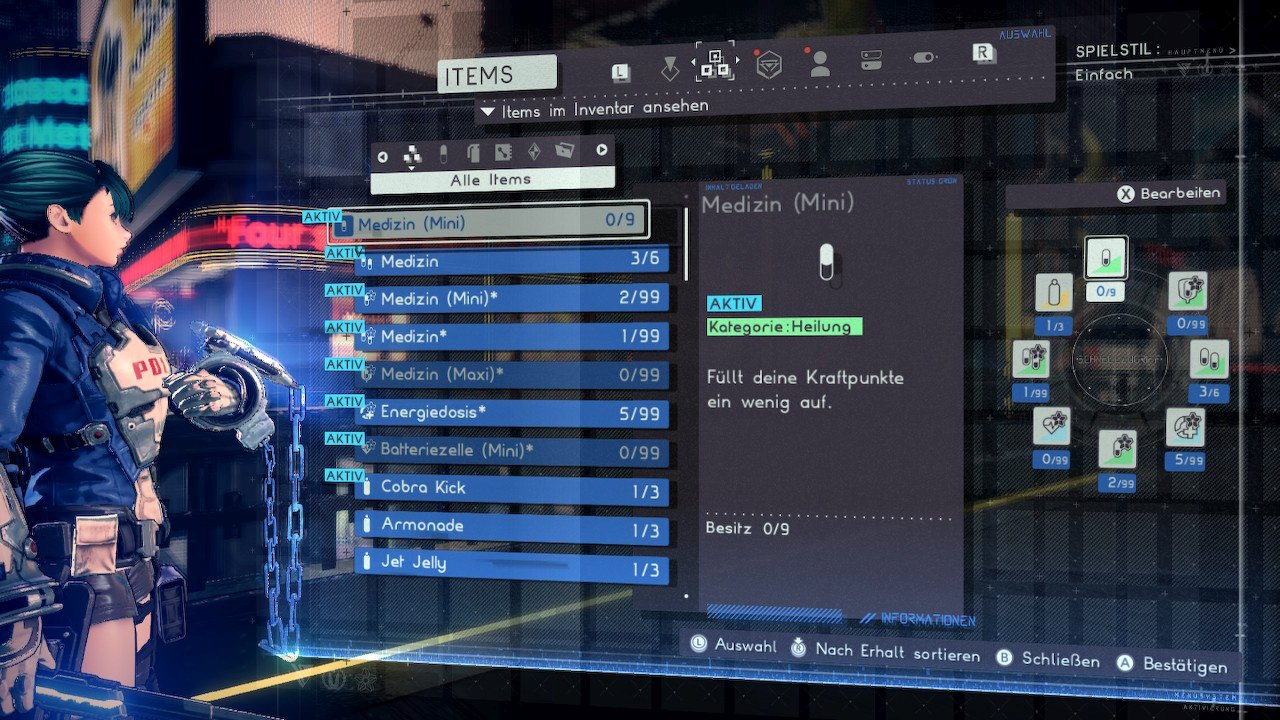The image size is (1280, 720).
Task: Select the Batteriezelle (Mini)* item row
Action: (x=512, y=450)
